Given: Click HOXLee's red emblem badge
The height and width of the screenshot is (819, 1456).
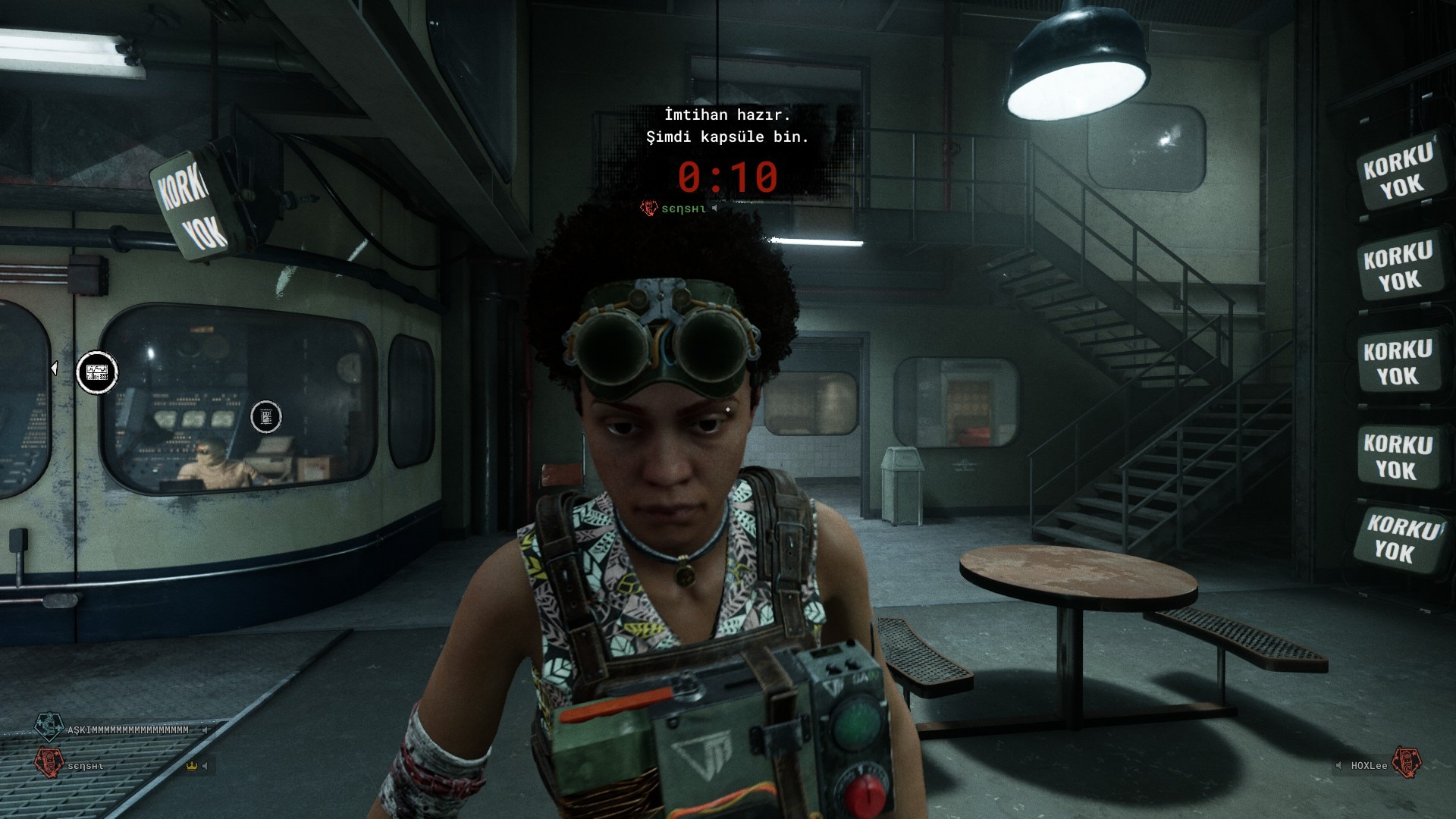Looking at the screenshot, I should [x=1406, y=762].
